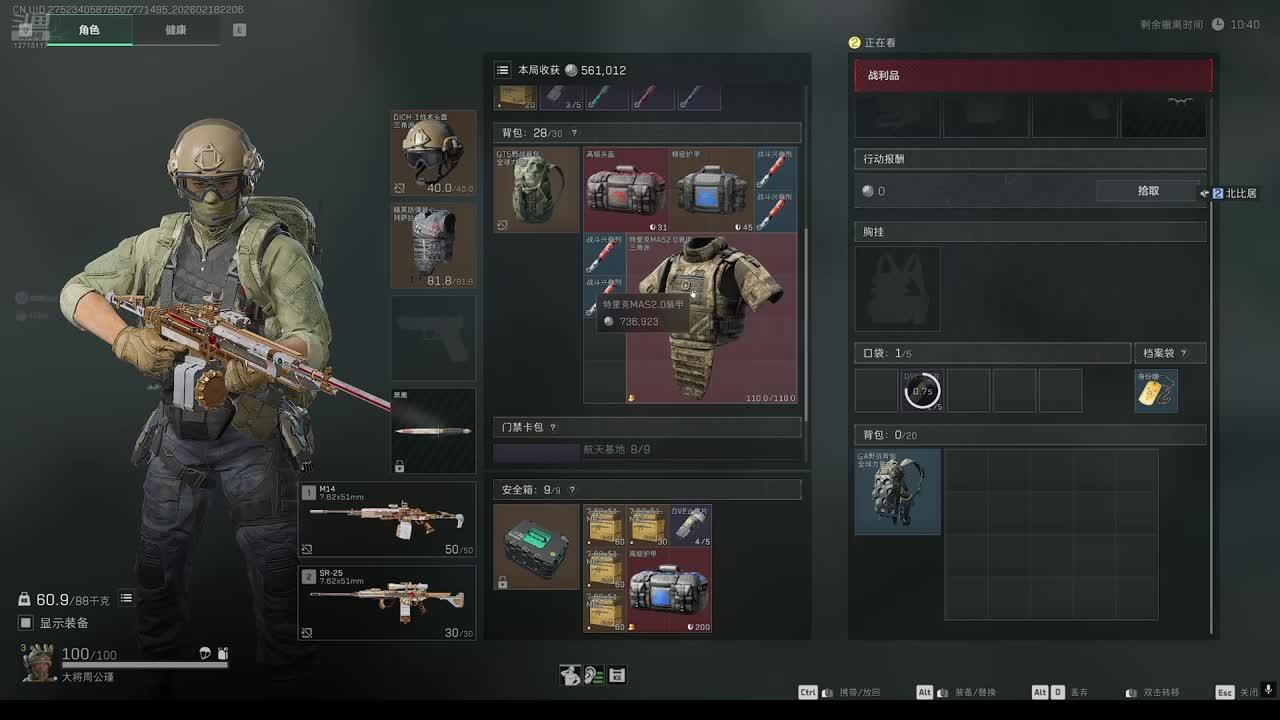
Task: Click the 拾取 pickup button
Action: coord(1147,191)
